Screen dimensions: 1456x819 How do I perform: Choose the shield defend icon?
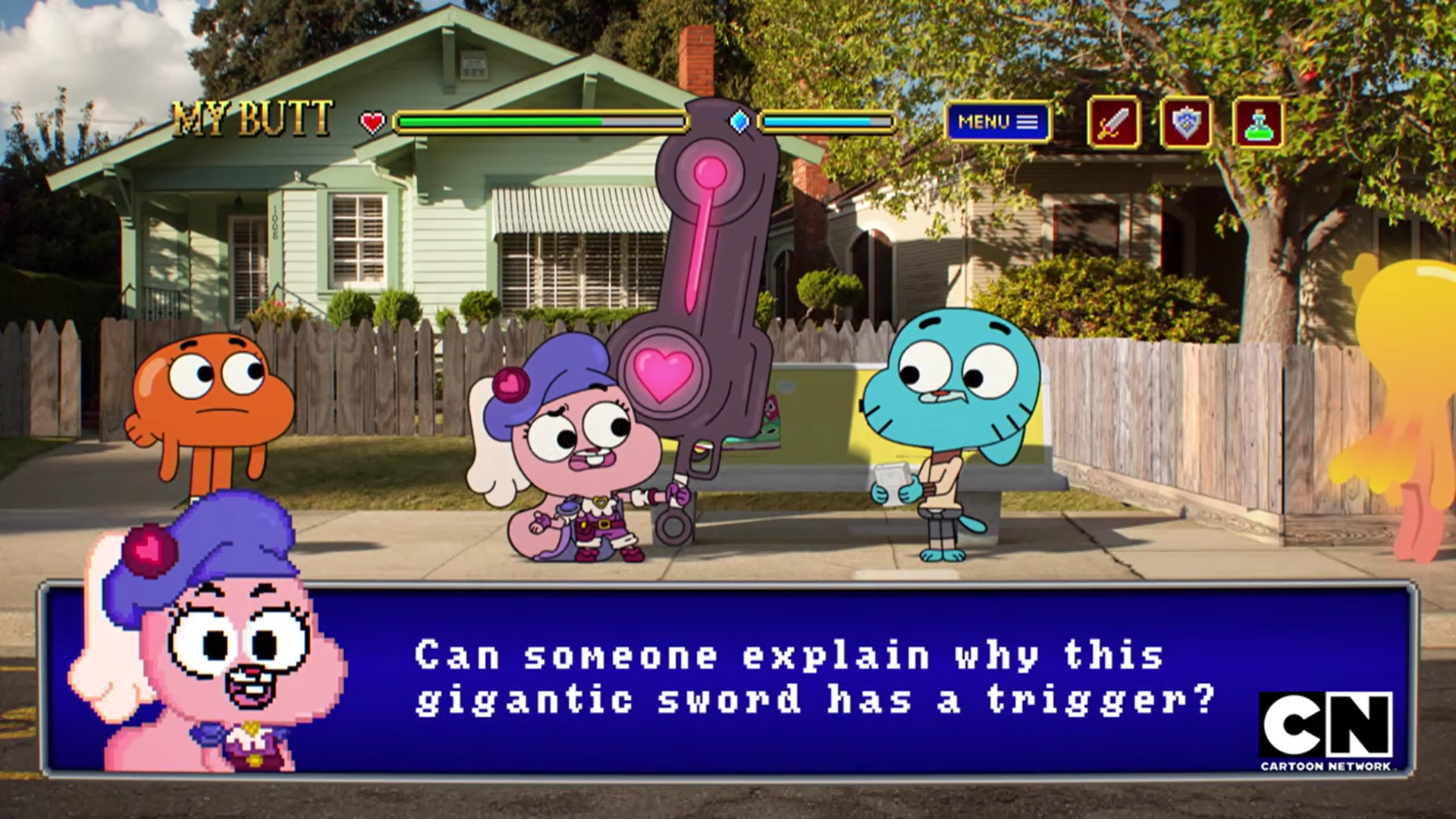(x=1185, y=122)
